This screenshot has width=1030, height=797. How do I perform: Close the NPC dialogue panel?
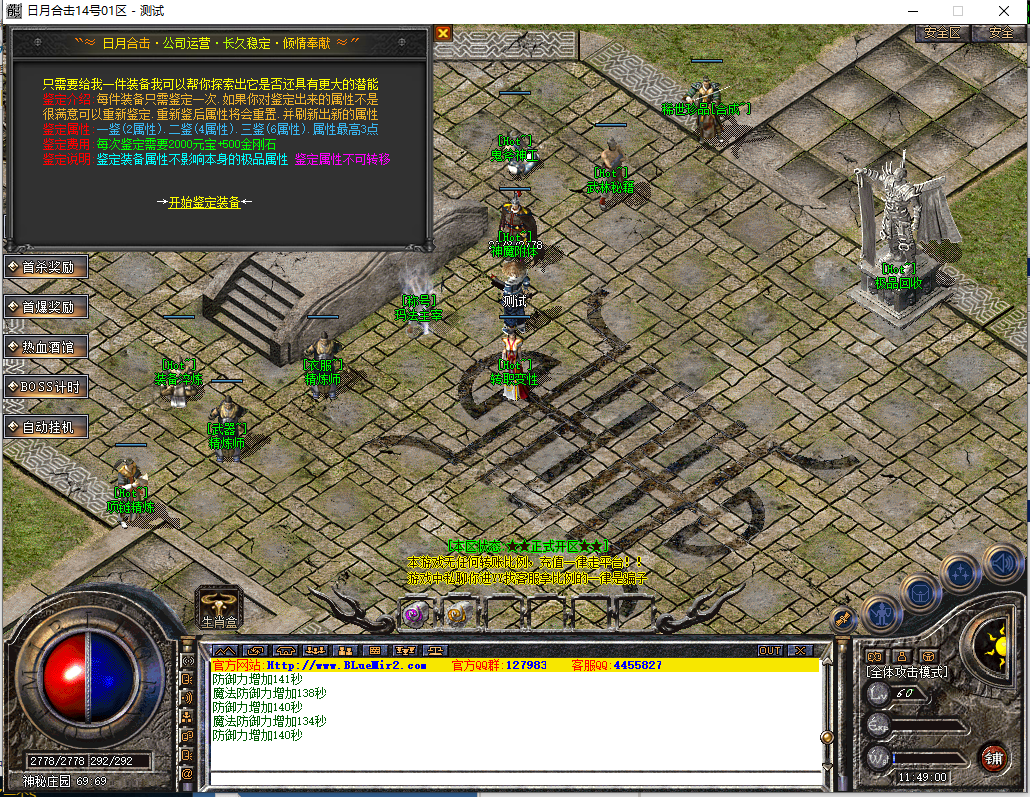point(442,33)
